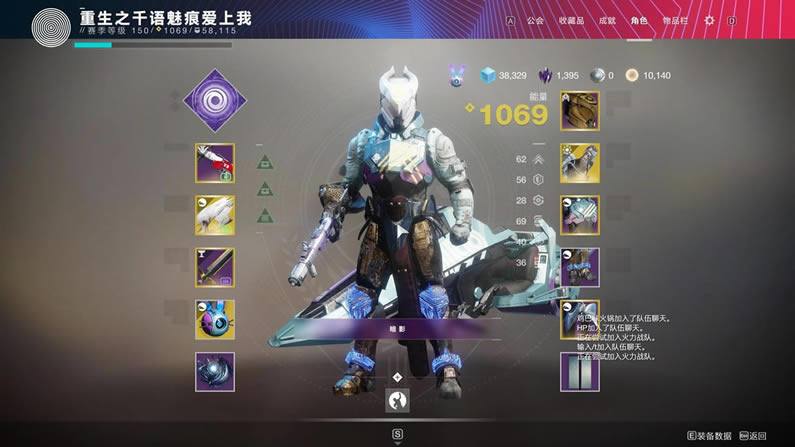Screen dimensions: 795x447
Task: Select the white energy weapon slot
Action: (x=215, y=215)
